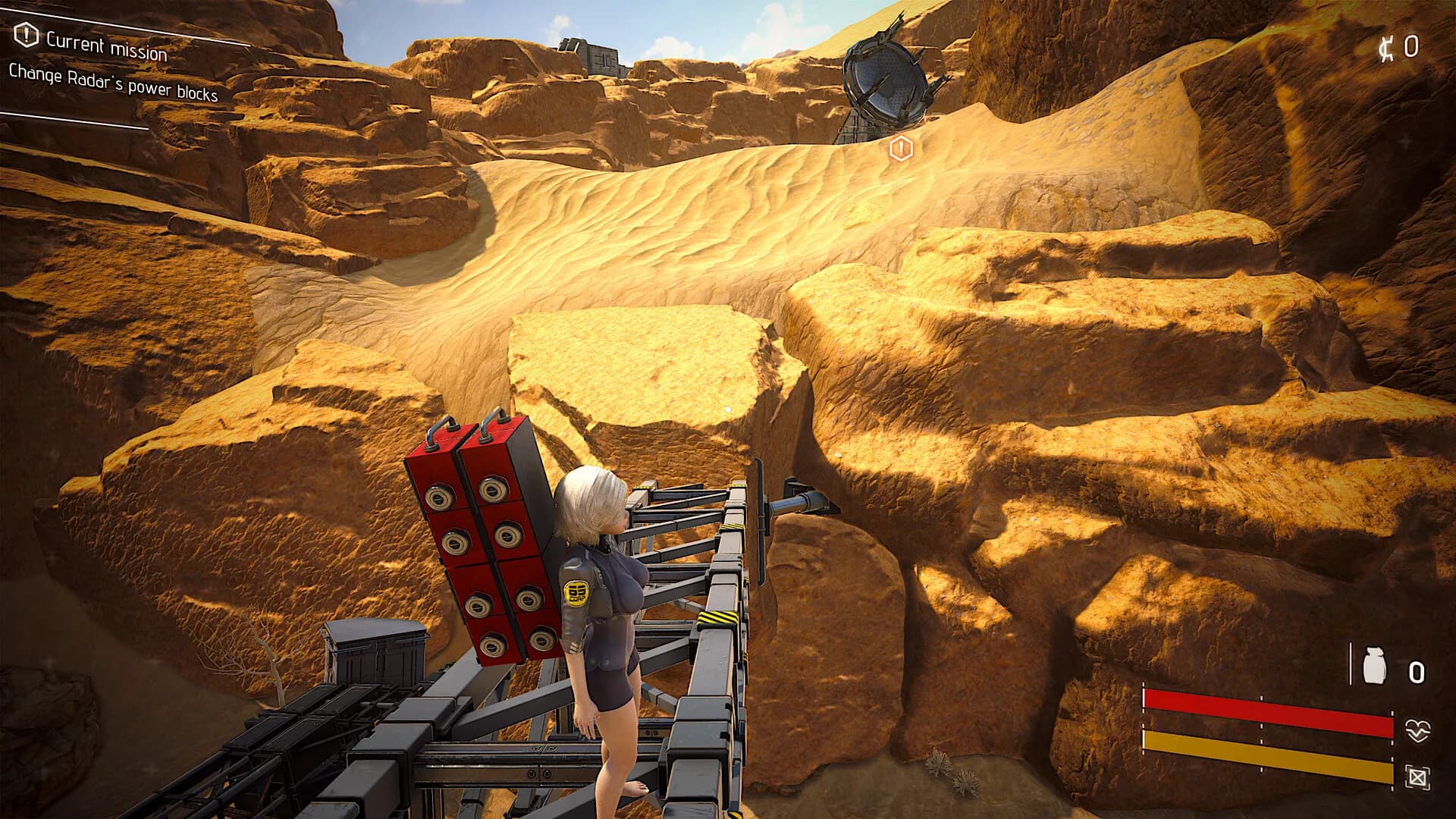Click the currency counter showing zero
The width and height of the screenshot is (1456, 819).
pos(1411,47)
